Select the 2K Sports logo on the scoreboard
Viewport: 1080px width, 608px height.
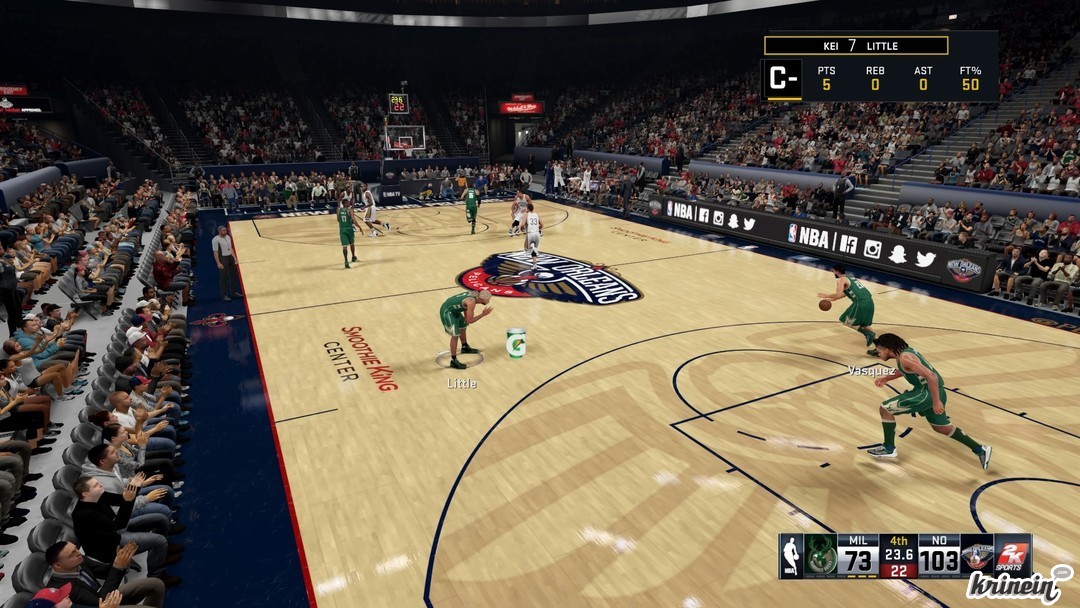pyautogui.click(x=1013, y=555)
